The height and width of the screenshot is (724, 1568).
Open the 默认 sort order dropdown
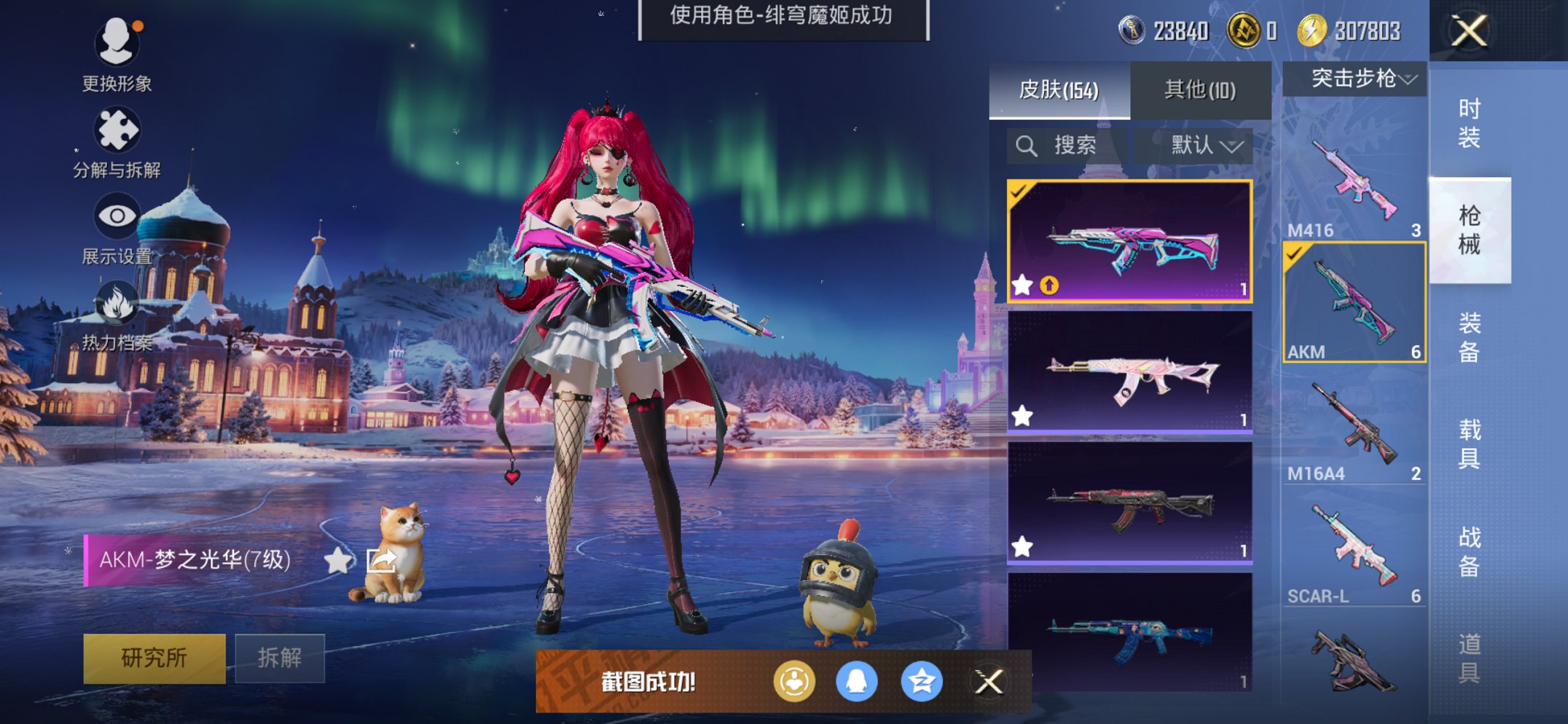(x=1197, y=144)
